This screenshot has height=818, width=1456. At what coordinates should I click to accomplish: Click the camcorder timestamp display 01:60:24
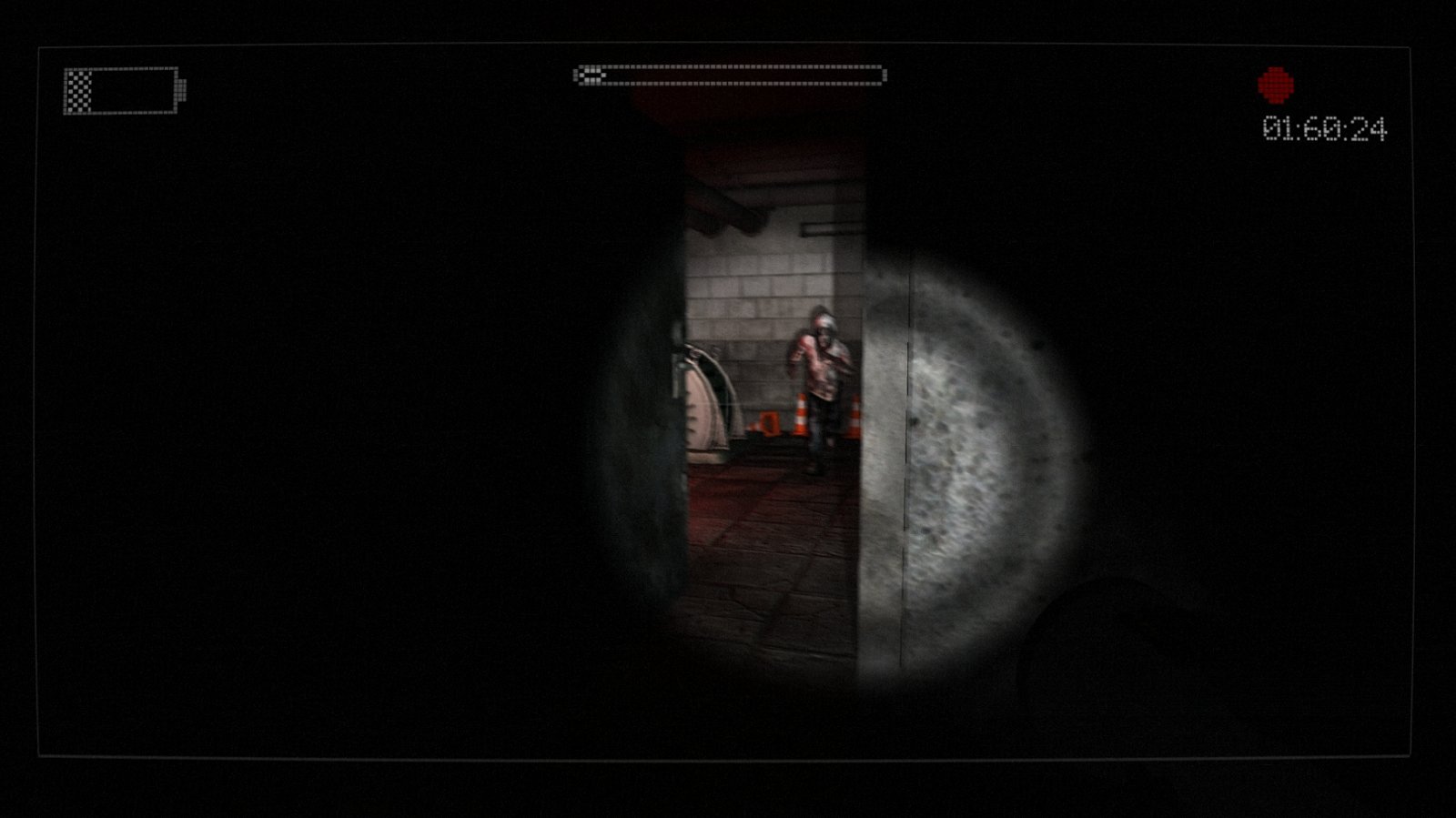pos(1327,129)
